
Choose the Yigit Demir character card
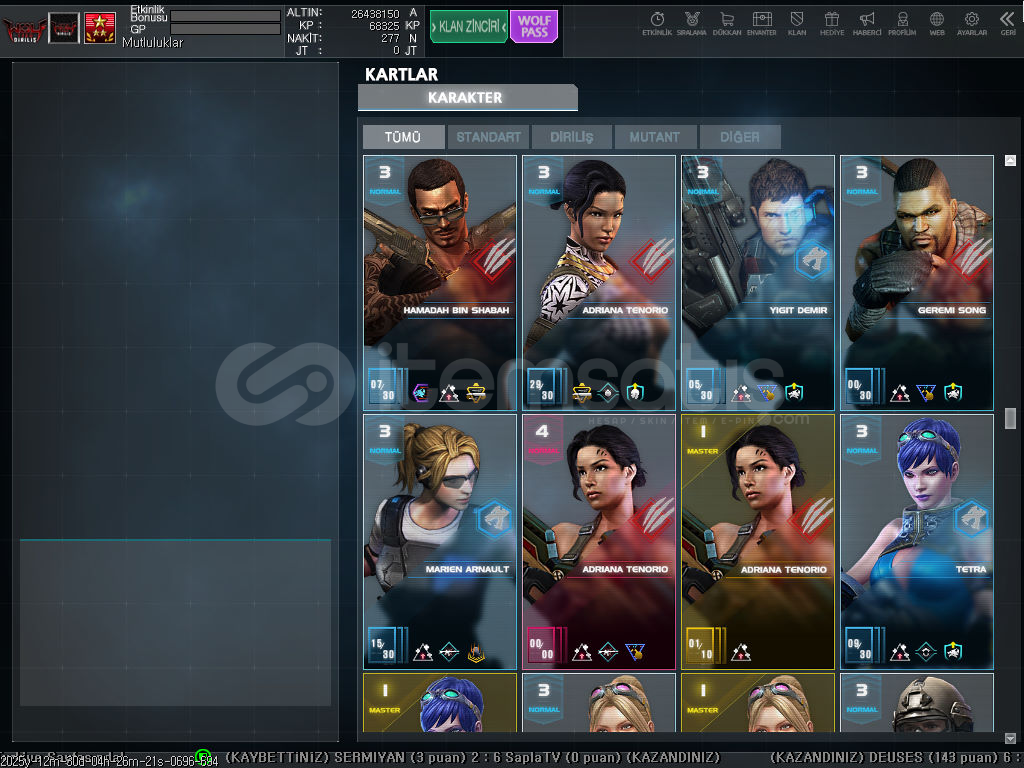(x=758, y=282)
